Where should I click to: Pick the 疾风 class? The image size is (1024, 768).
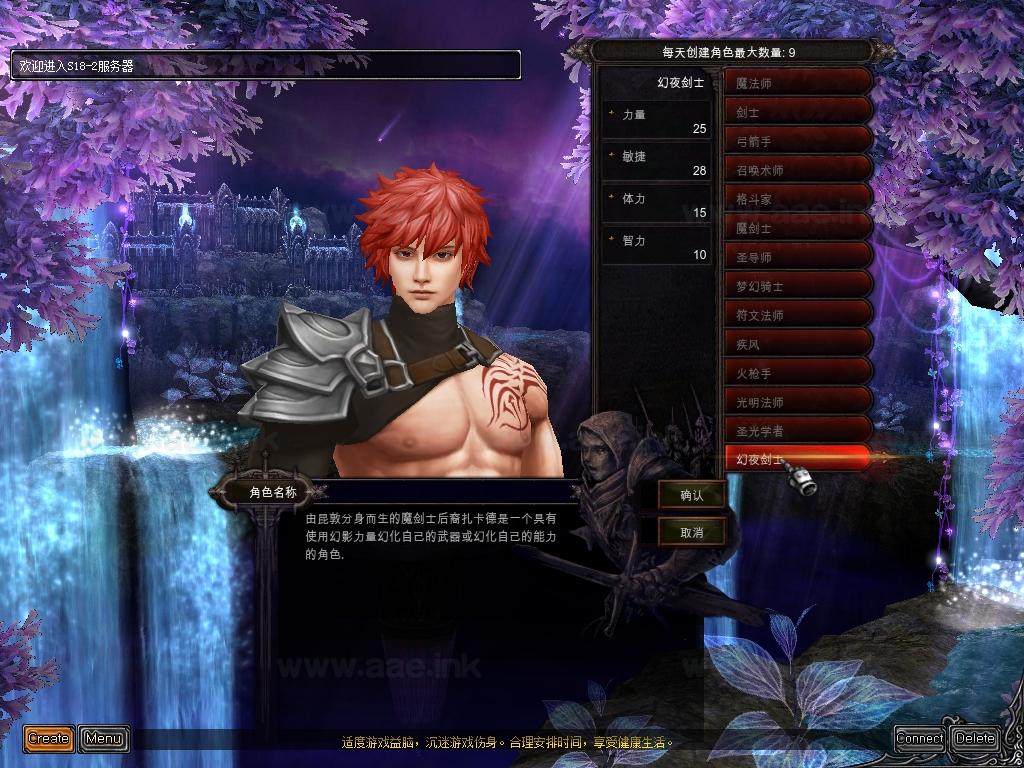click(x=798, y=344)
